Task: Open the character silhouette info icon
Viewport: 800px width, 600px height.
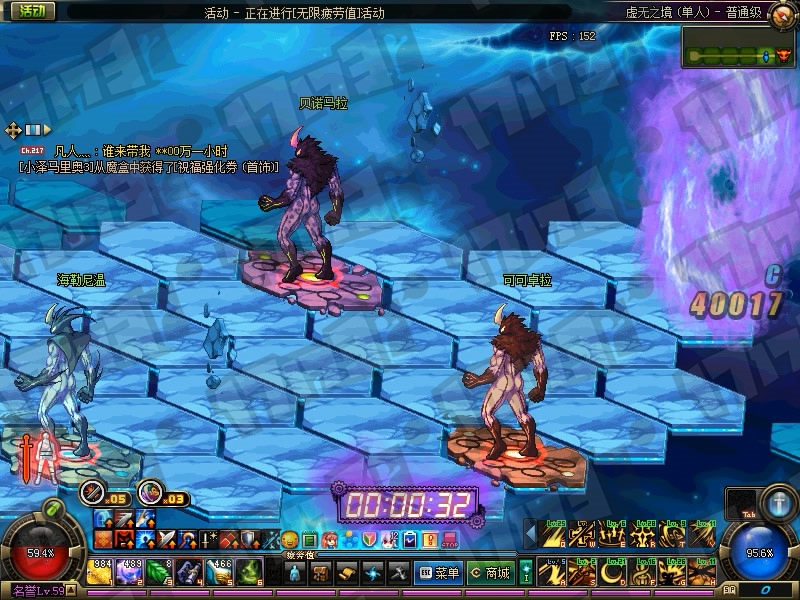Action: (295, 573)
